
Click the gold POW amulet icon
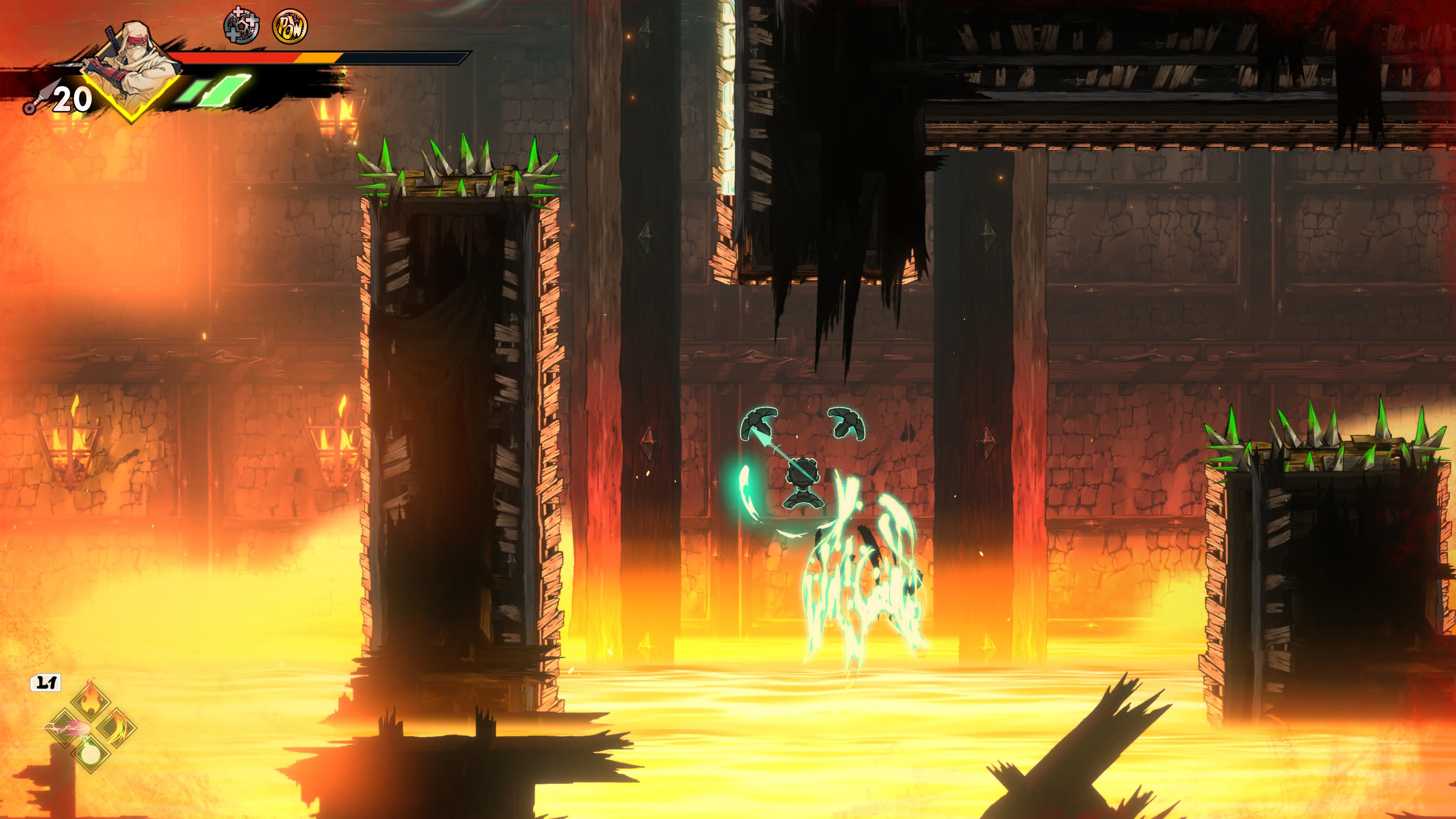pyautogui.click(x=290, y=26)
